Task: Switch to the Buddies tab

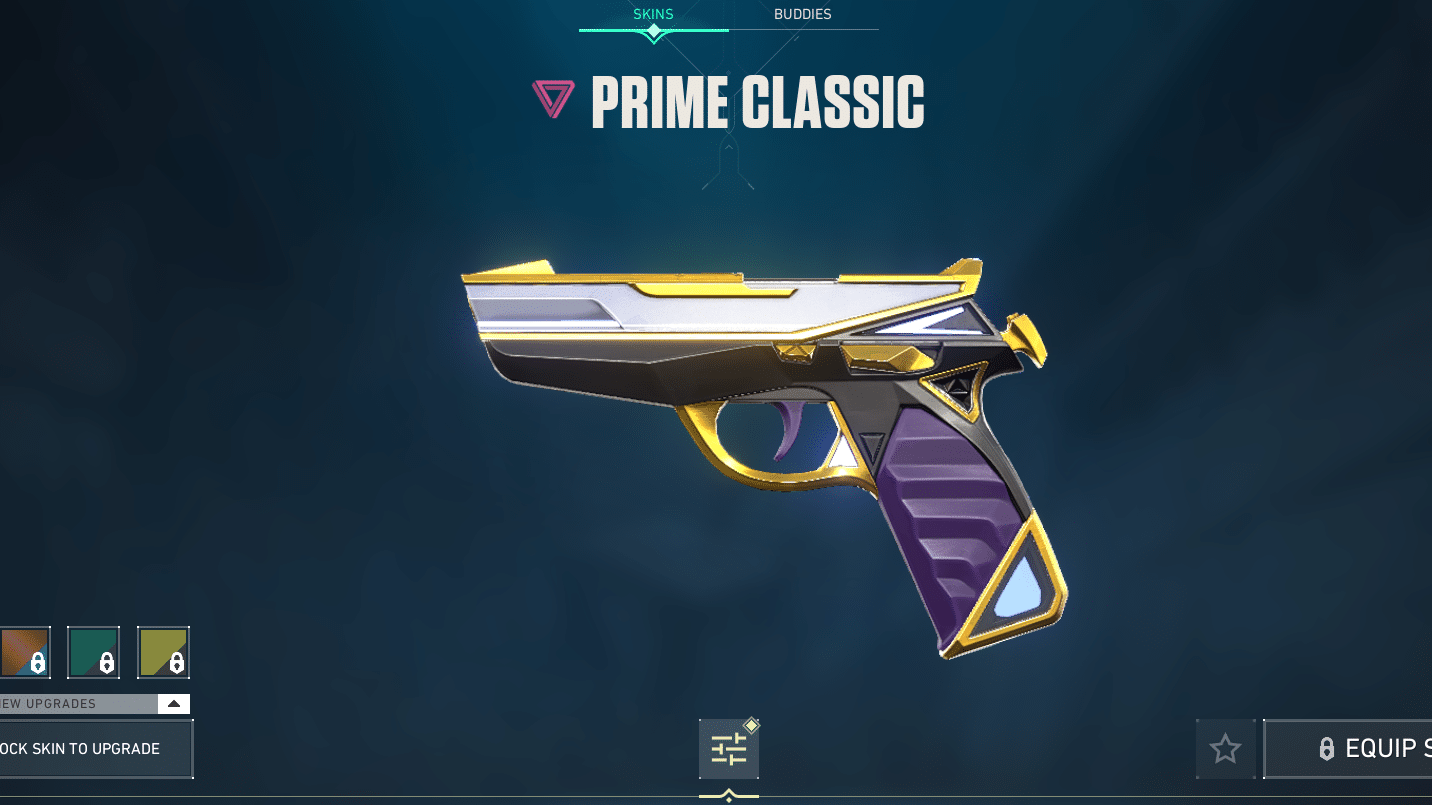Action: click(803, 14)
